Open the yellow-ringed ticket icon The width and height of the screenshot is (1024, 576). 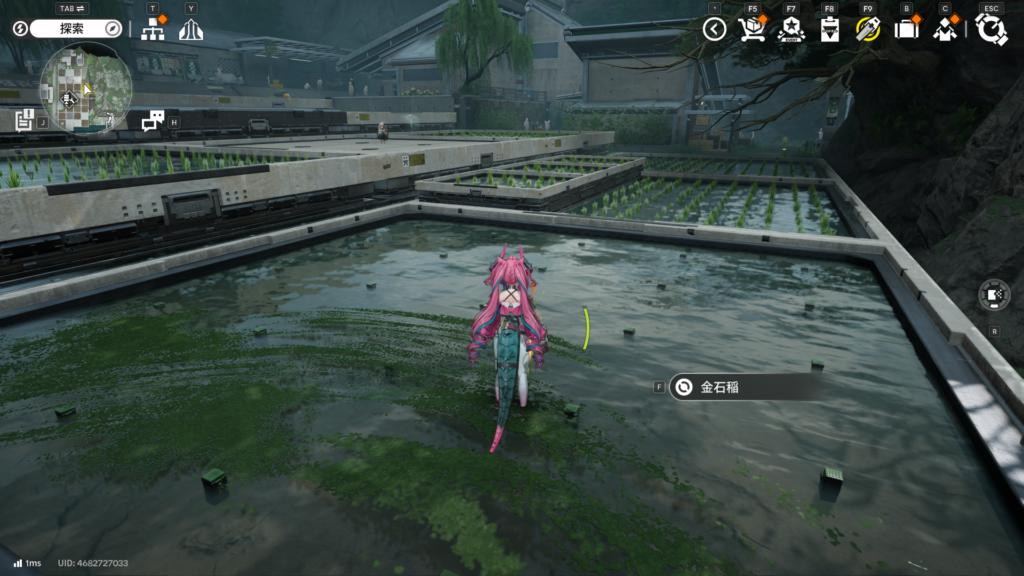867,29
